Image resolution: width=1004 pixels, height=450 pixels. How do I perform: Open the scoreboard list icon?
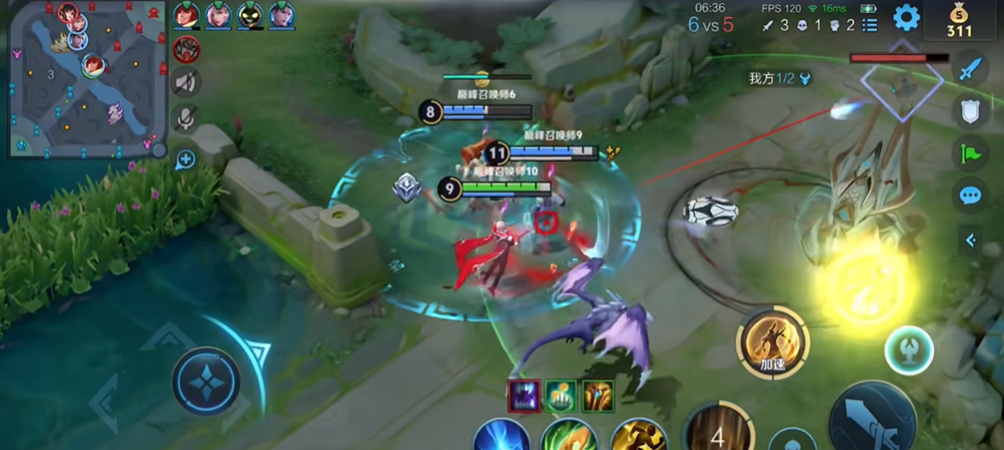[x=869, y=24]
